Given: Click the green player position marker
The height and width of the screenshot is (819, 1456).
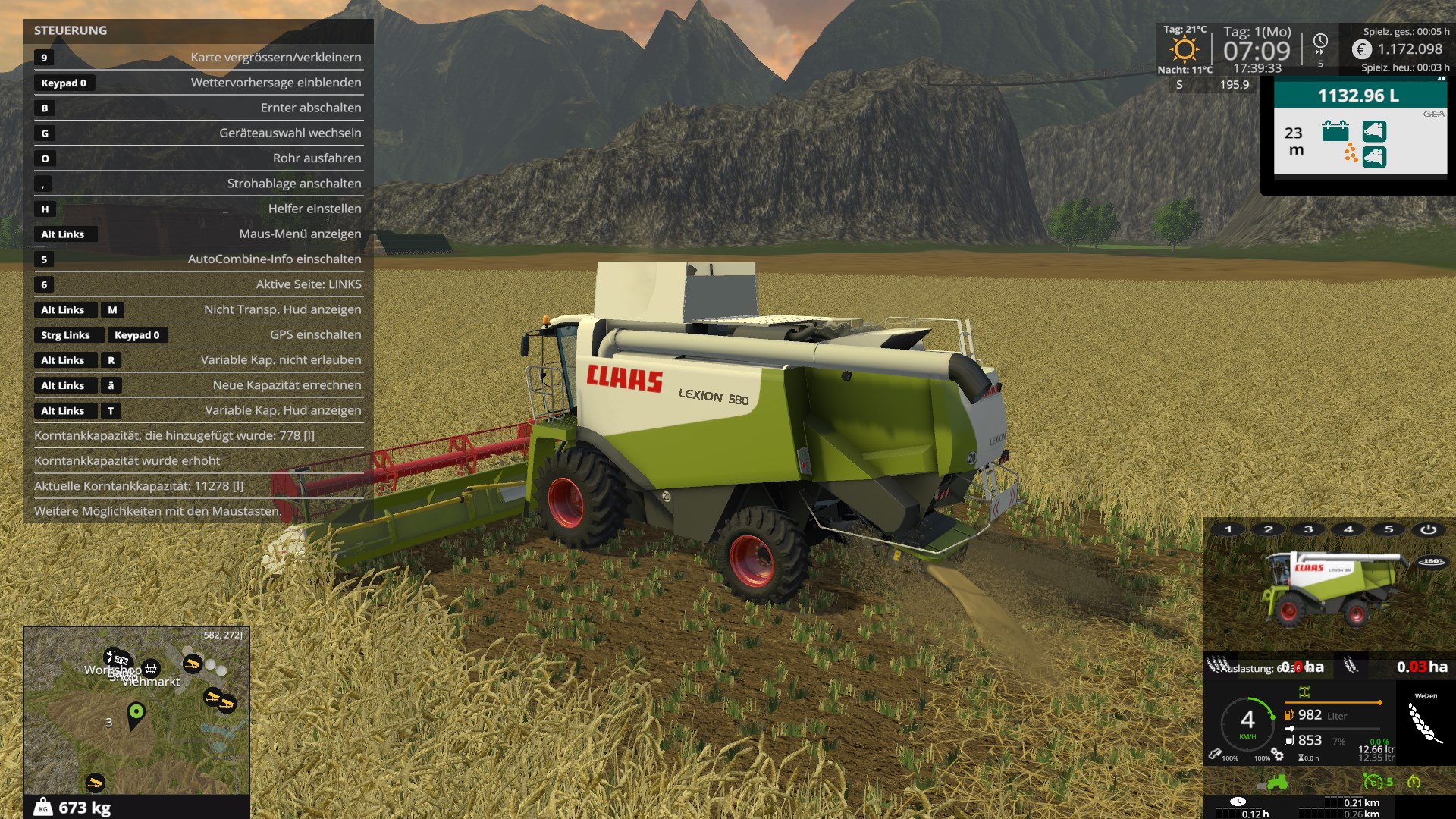Looking at the screenshot, I should (x=136, y=713).
